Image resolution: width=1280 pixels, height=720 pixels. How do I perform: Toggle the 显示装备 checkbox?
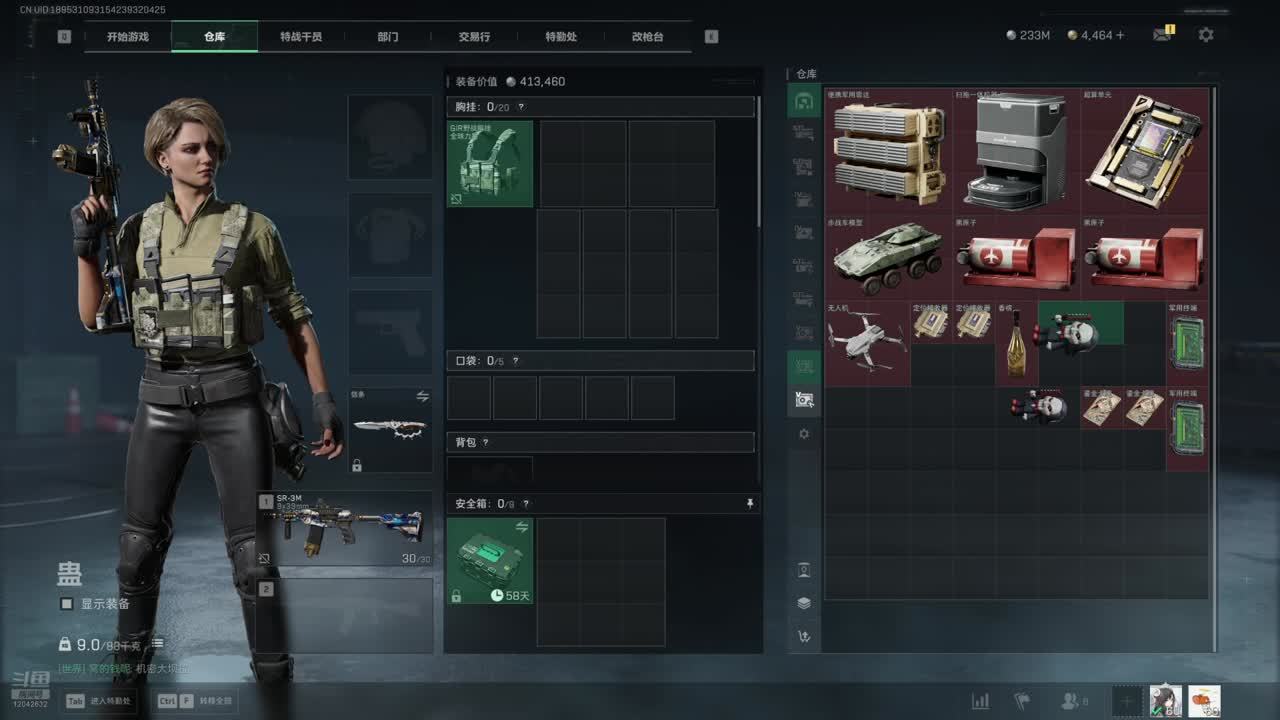pyautogui.click(x=67, y=604)
